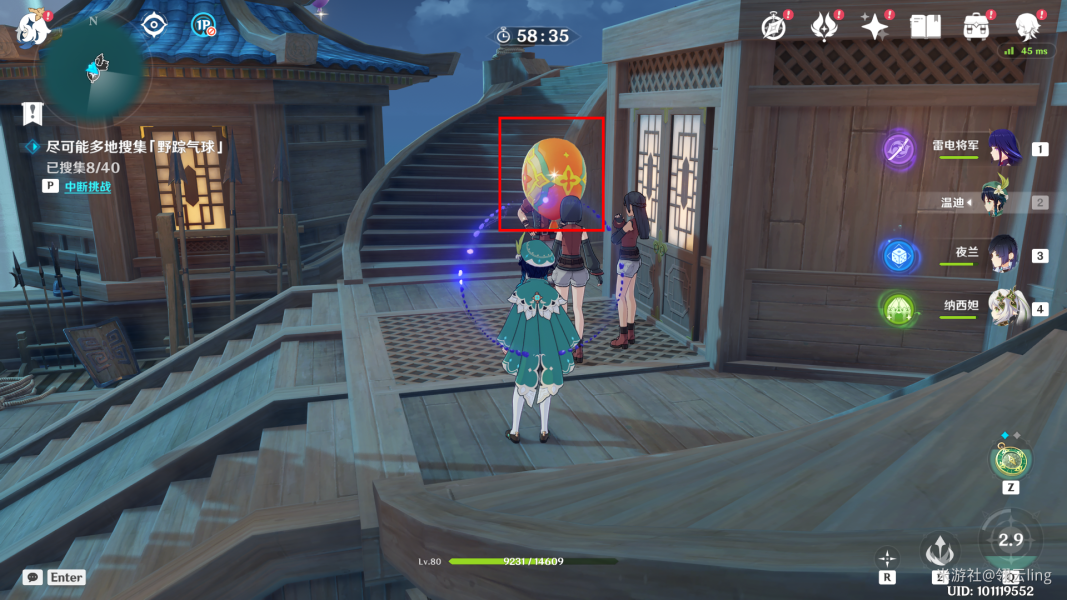Use the green compass gadget
The width and height of the screenshot is (1067, 600).
click(1010, 460)
